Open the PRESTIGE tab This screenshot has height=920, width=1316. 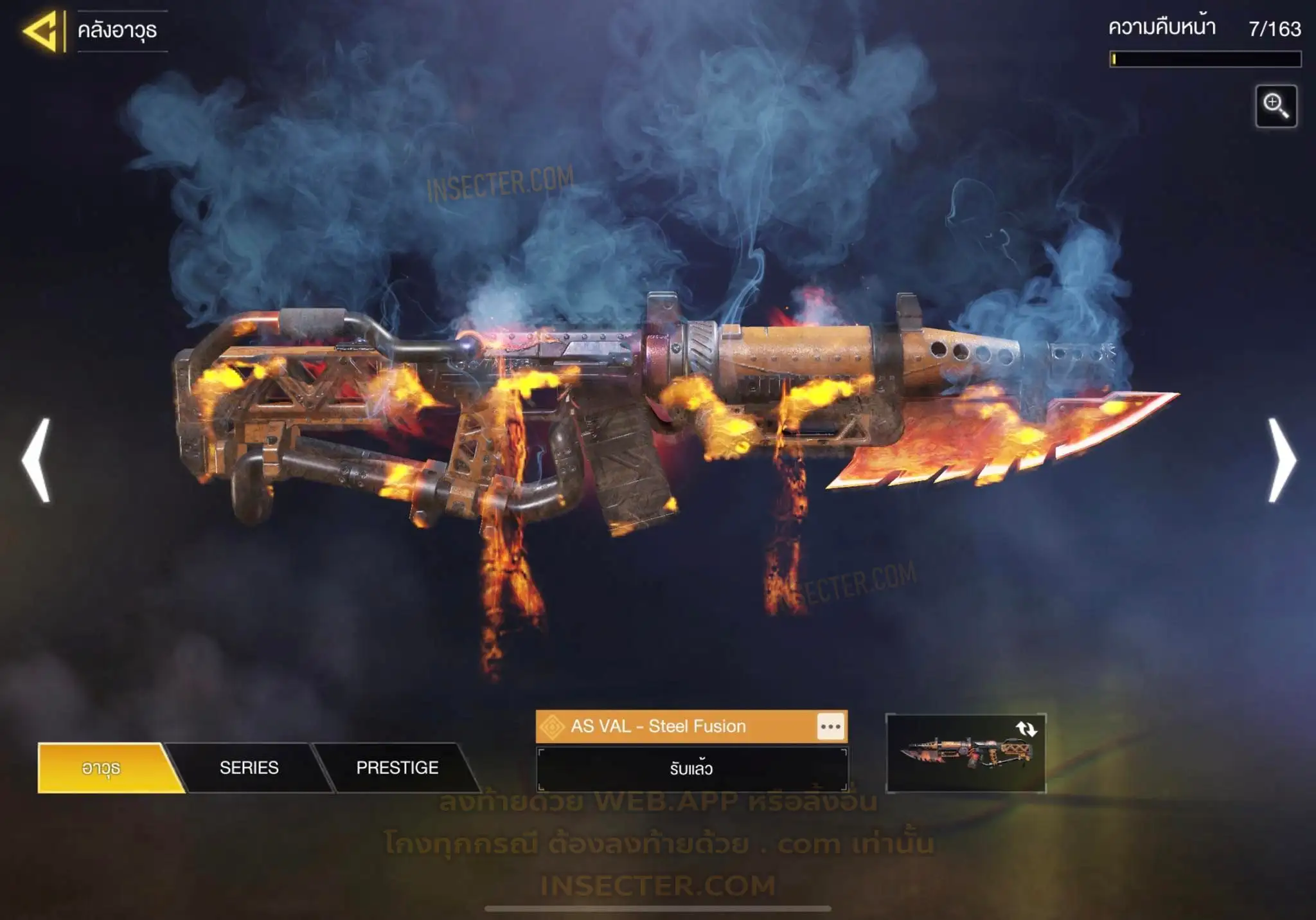pyautogui.click(x=397, y=768)
